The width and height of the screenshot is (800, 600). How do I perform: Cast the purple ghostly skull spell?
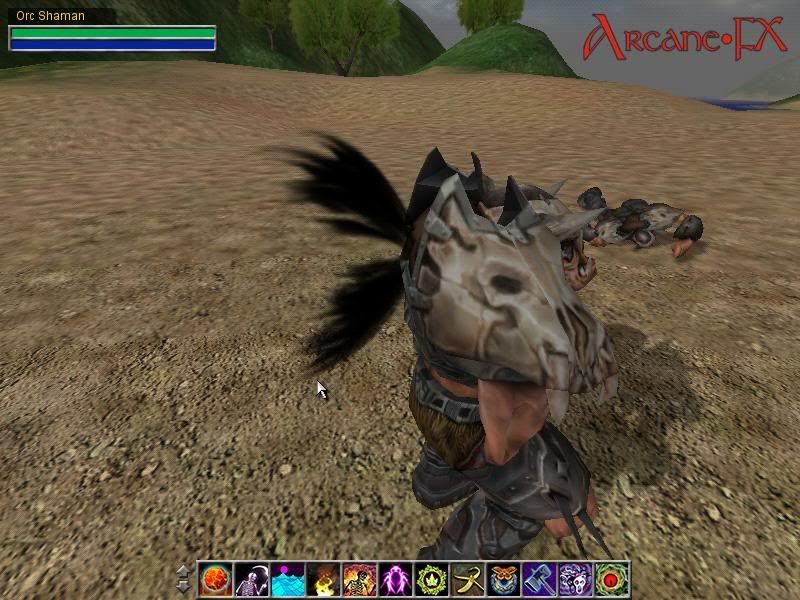(575, 579)
